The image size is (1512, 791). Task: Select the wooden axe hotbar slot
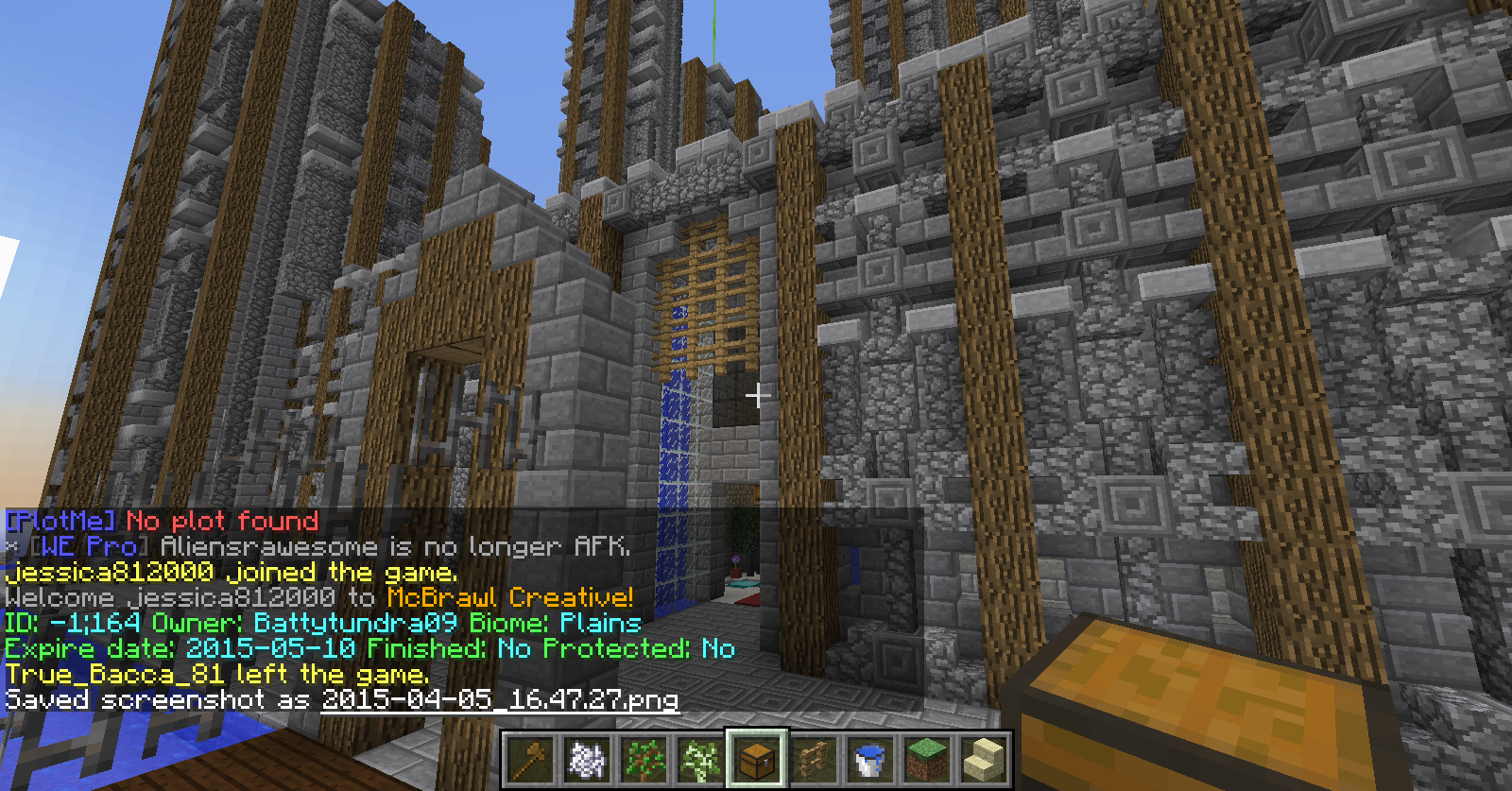(x=529, y=759)
